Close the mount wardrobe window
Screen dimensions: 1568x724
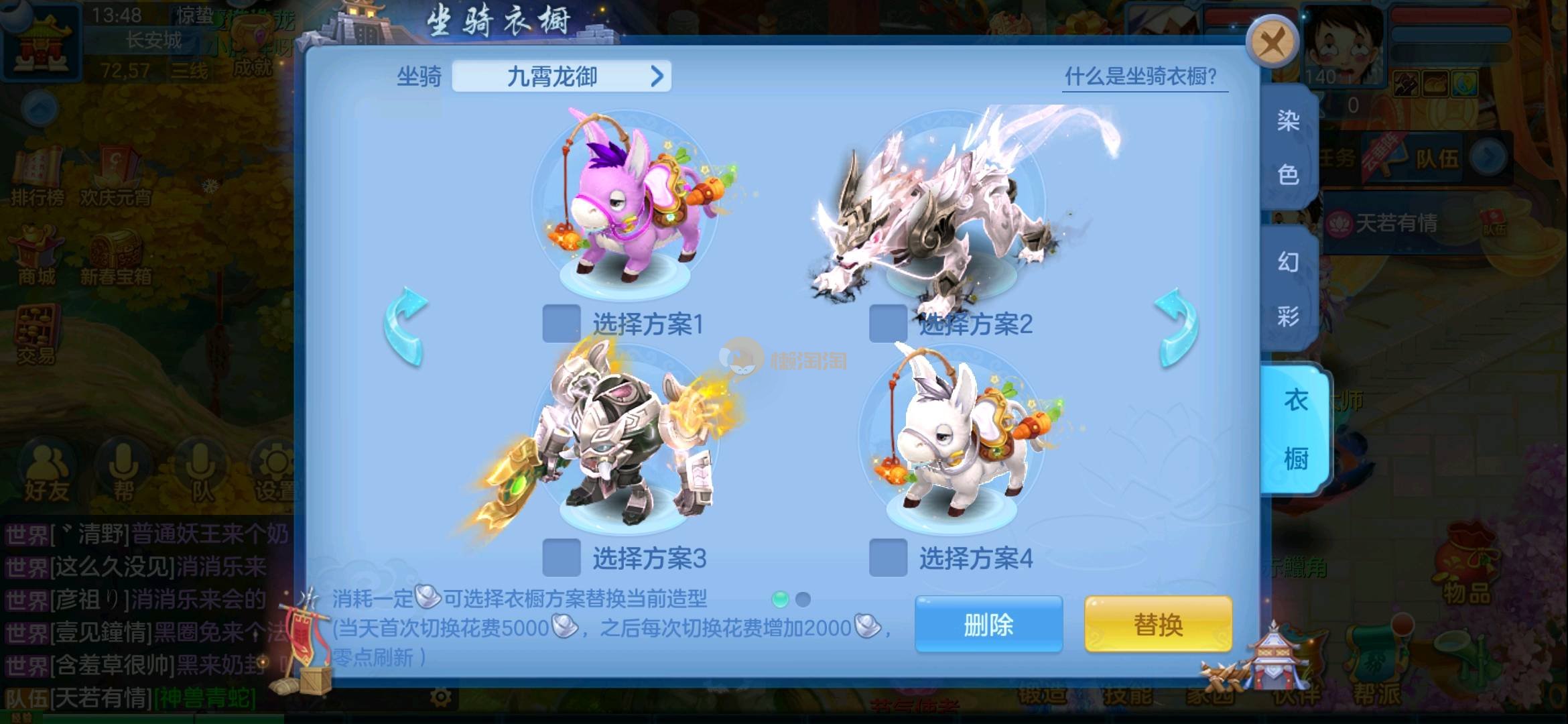coord(1272,43)
